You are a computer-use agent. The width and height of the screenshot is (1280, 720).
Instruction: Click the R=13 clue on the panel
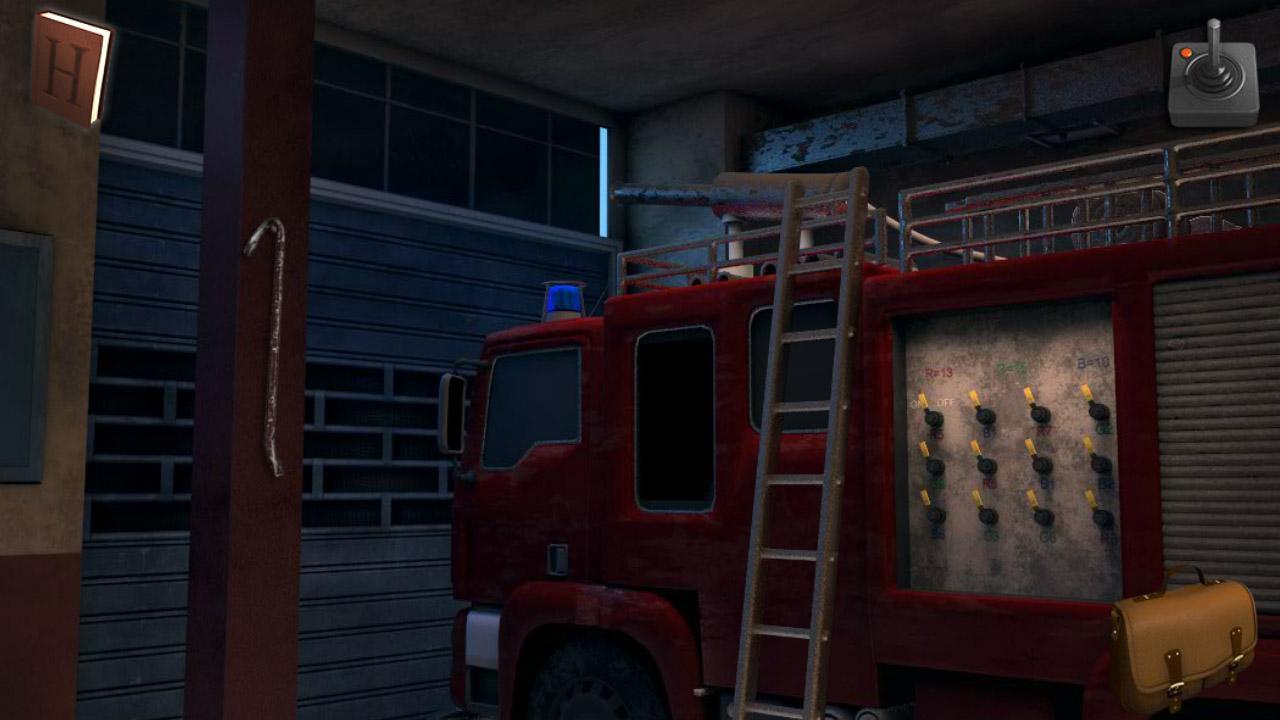click(x=938, y=370)
